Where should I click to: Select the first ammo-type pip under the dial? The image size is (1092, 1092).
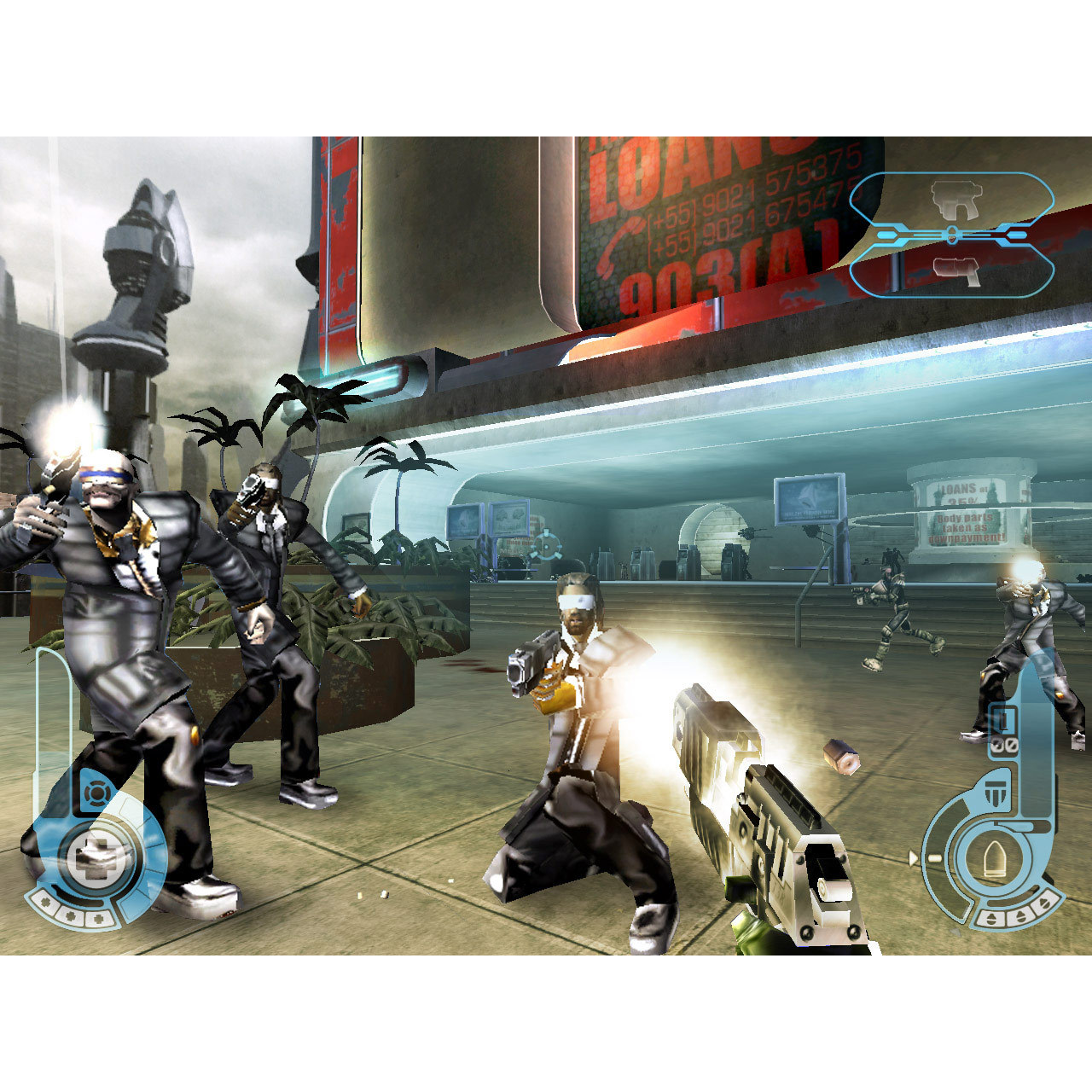[990, 916]
